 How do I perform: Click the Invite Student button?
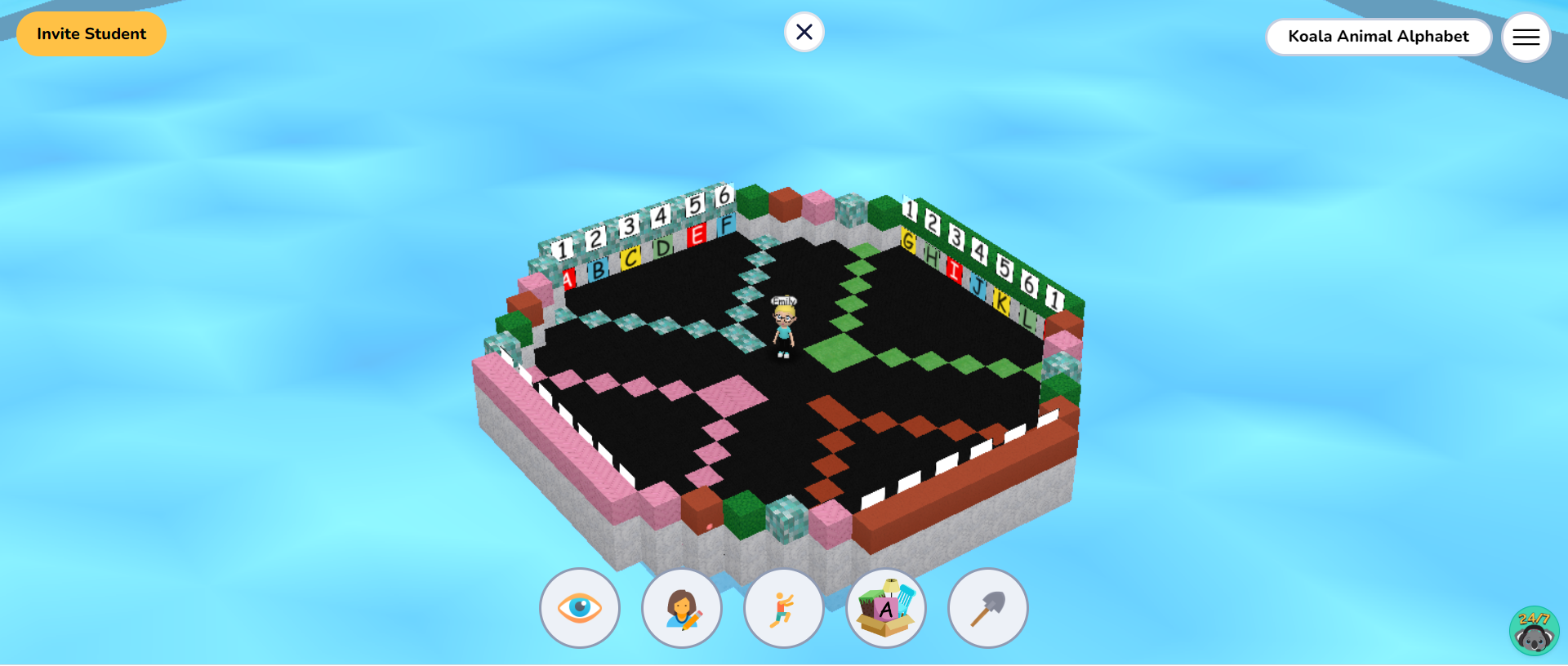coord(91,34)
